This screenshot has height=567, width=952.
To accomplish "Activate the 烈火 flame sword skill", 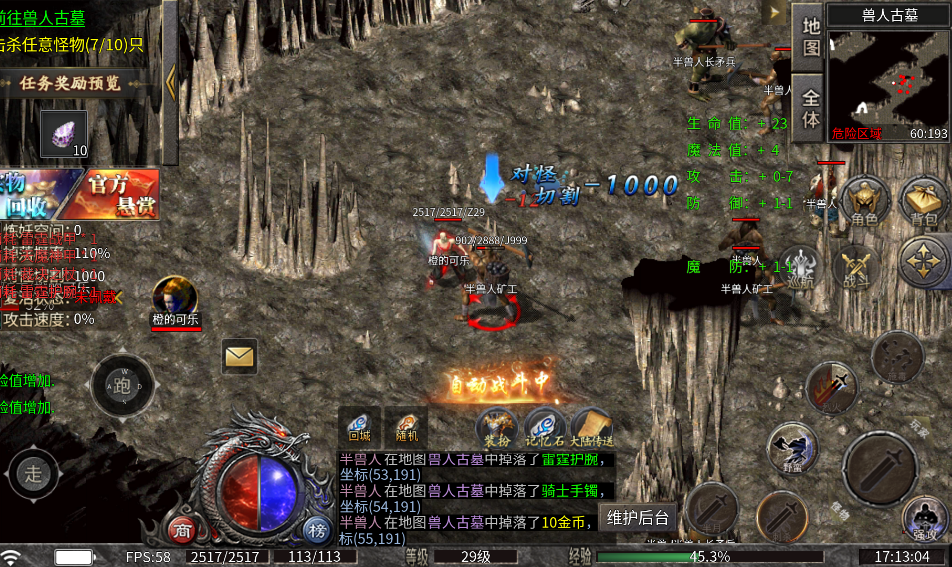I will 832,387.
